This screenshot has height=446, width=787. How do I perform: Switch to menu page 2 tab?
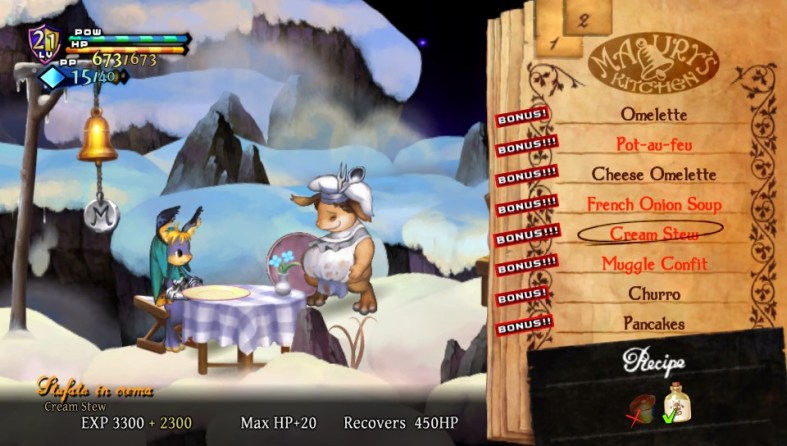click(581, 17)
